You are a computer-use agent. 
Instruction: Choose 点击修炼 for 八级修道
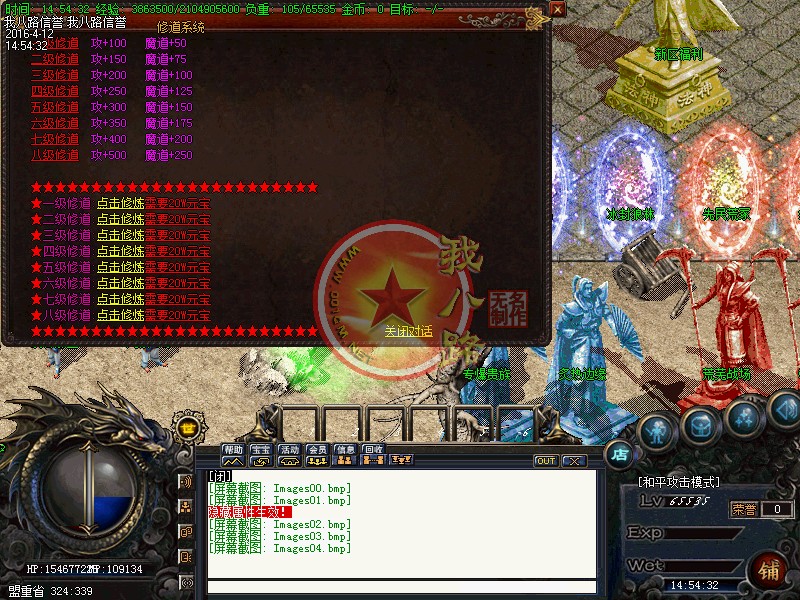(x=120, y=315)
